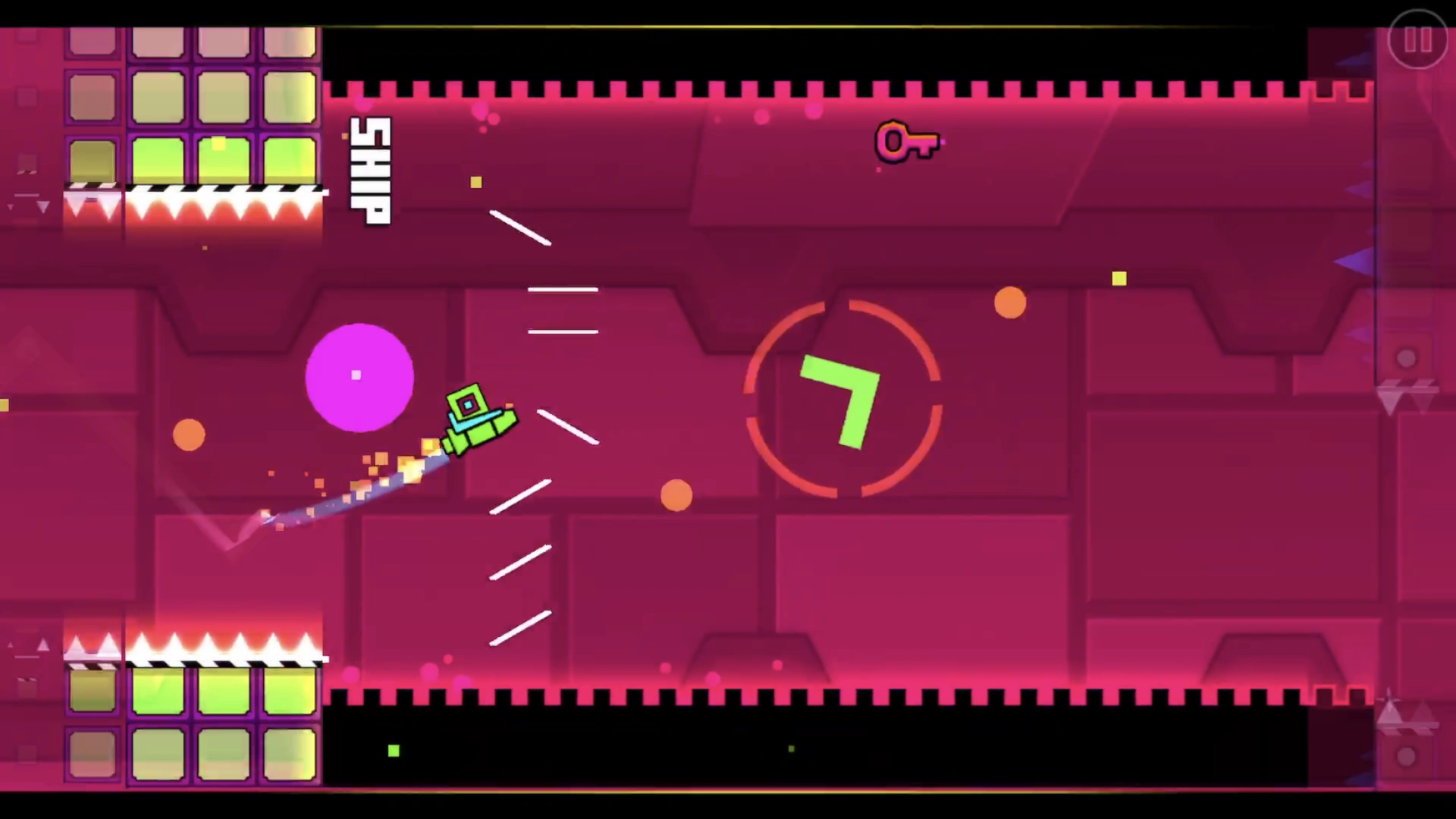Click the yellow square pickup near the right edge
The height and width of the screenshot is (819, 1456).
pos(1120,279)
